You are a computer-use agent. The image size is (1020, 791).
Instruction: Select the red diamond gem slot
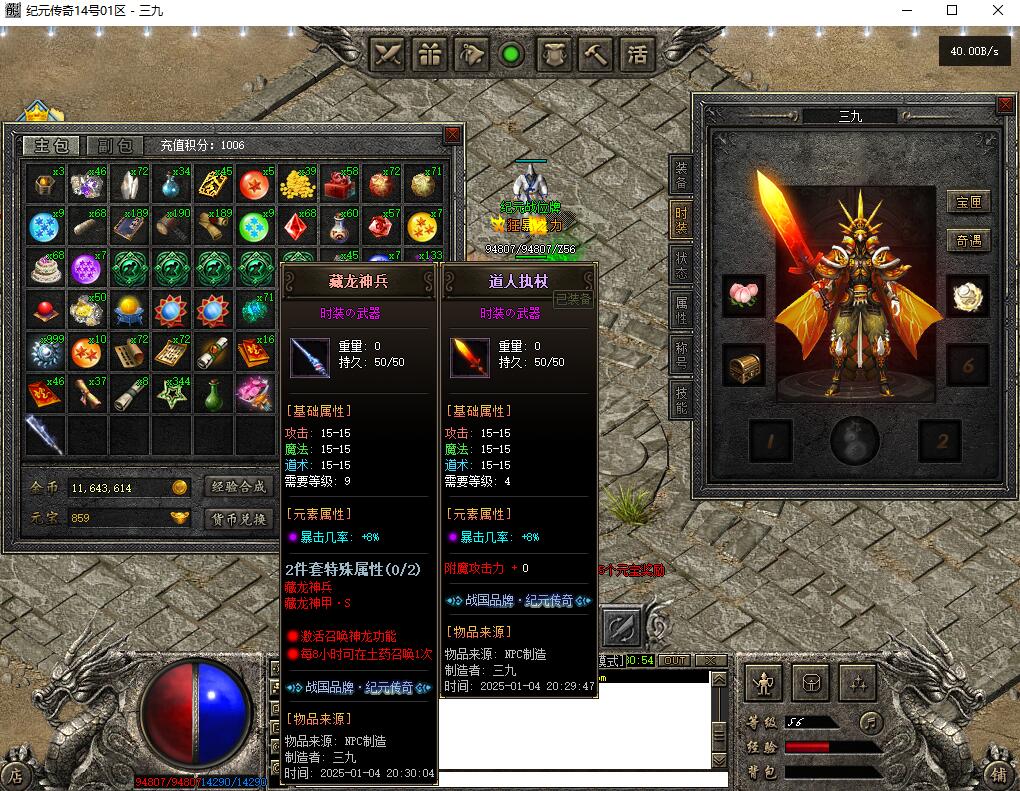[x=297, y=227]
